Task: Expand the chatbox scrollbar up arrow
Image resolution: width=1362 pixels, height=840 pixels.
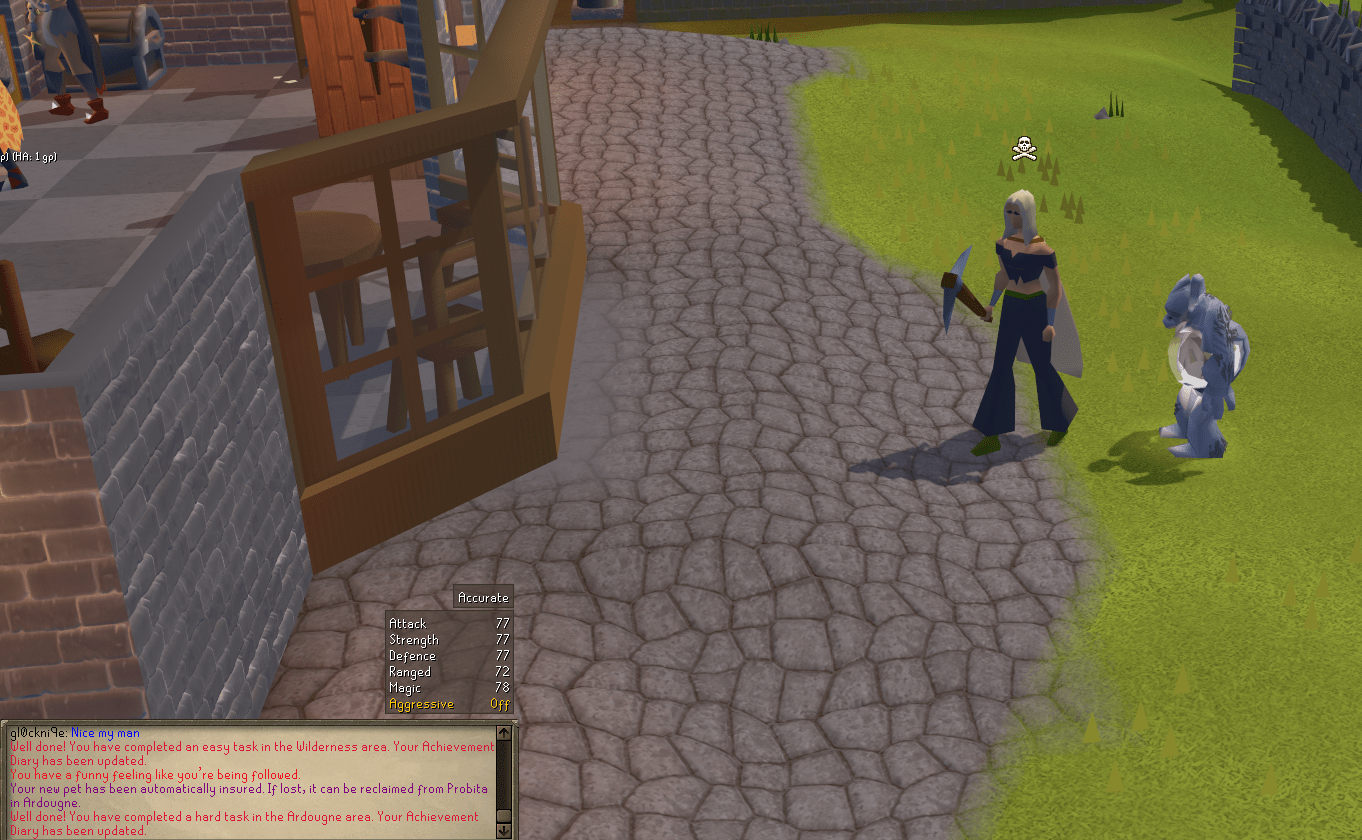Action: (501, 731)
